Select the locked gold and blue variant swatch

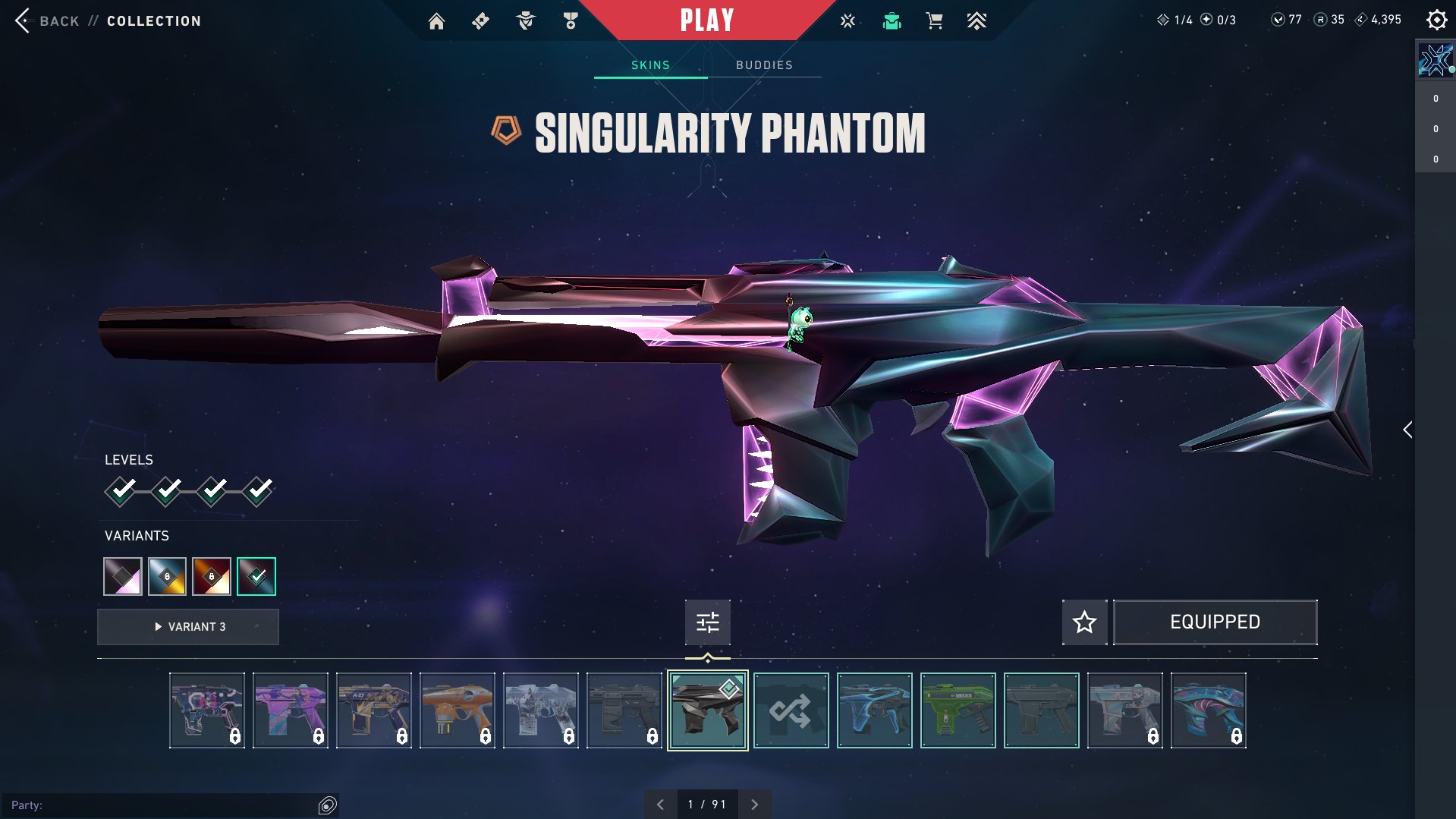click(167, 576)
